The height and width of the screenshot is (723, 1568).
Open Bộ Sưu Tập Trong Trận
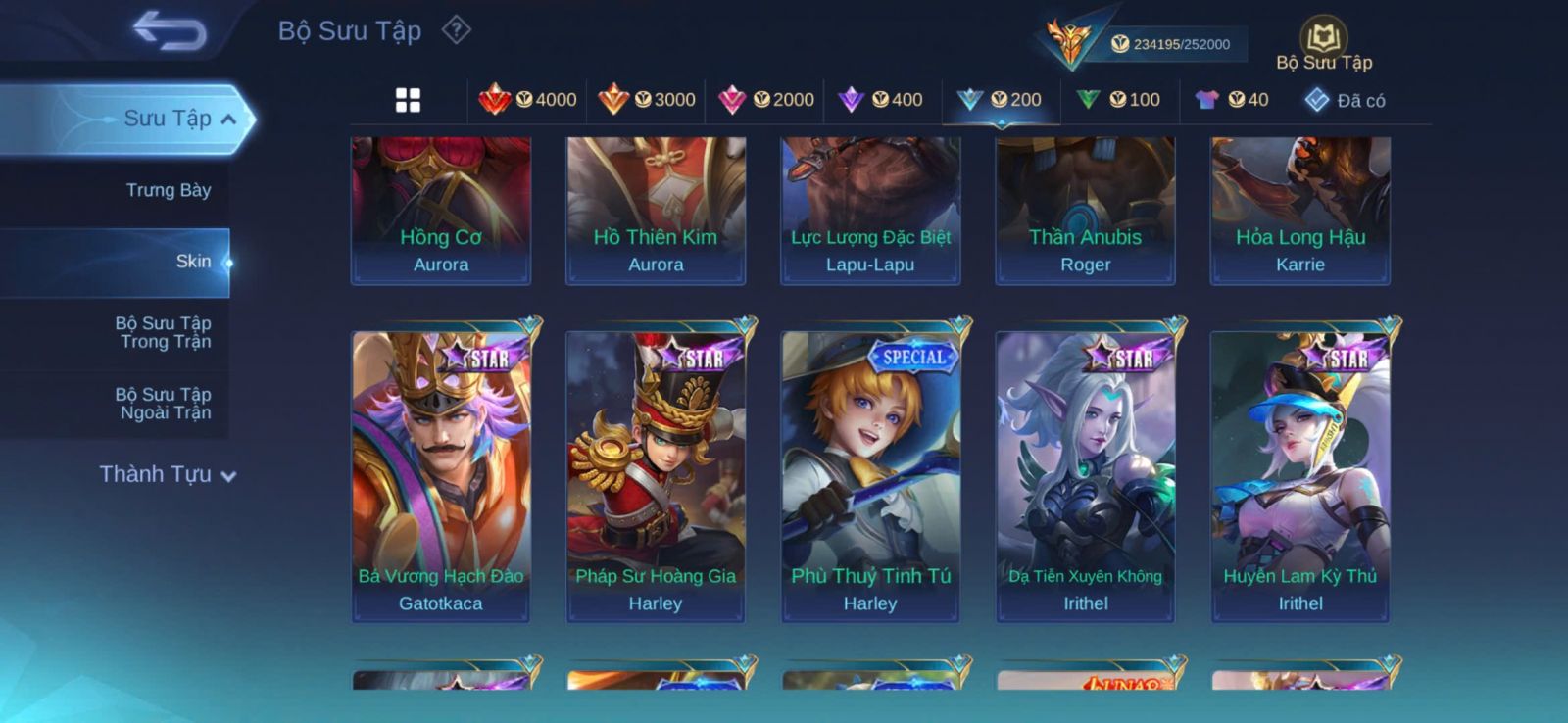(165, 332)
